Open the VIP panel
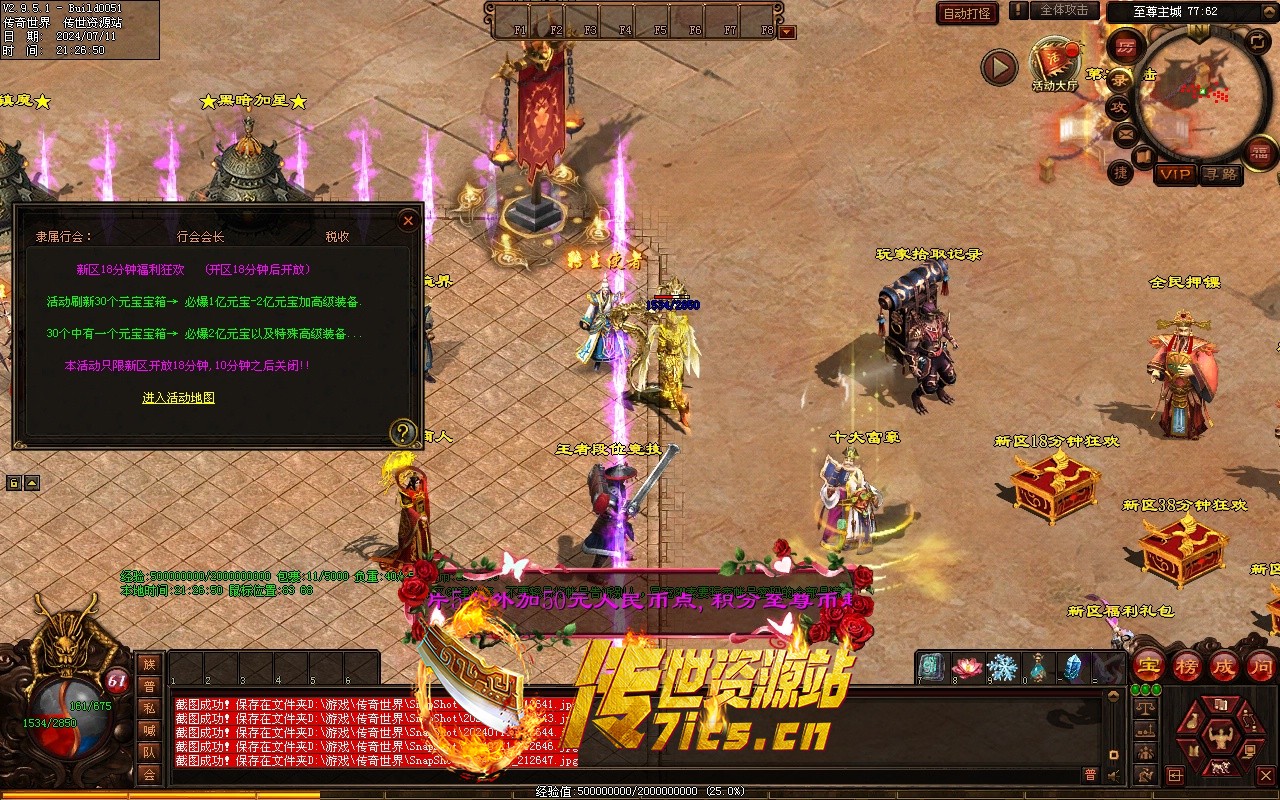 click(1175, 174)
